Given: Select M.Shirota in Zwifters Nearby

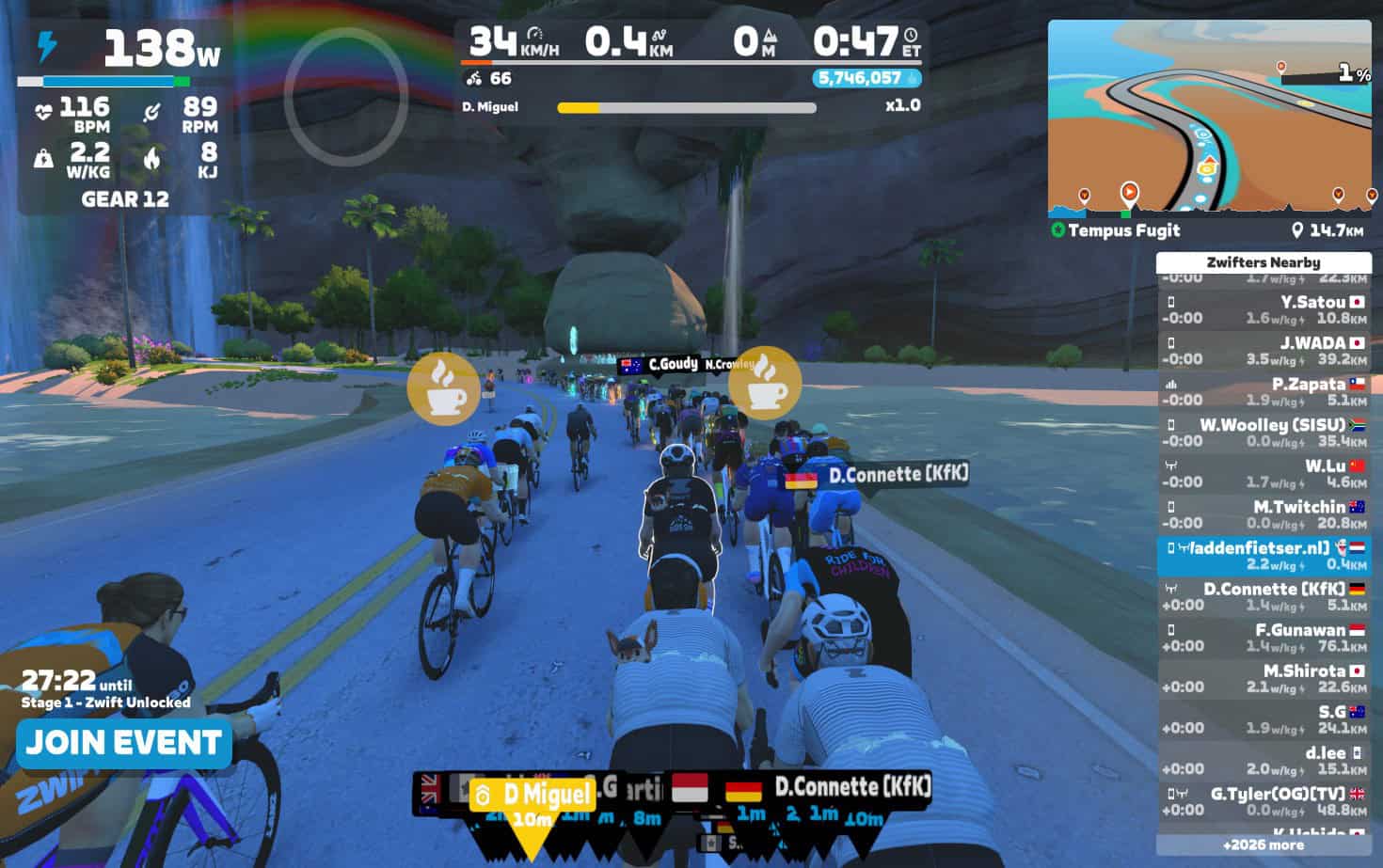Looking at the screenshot, I should (1263, 678).
